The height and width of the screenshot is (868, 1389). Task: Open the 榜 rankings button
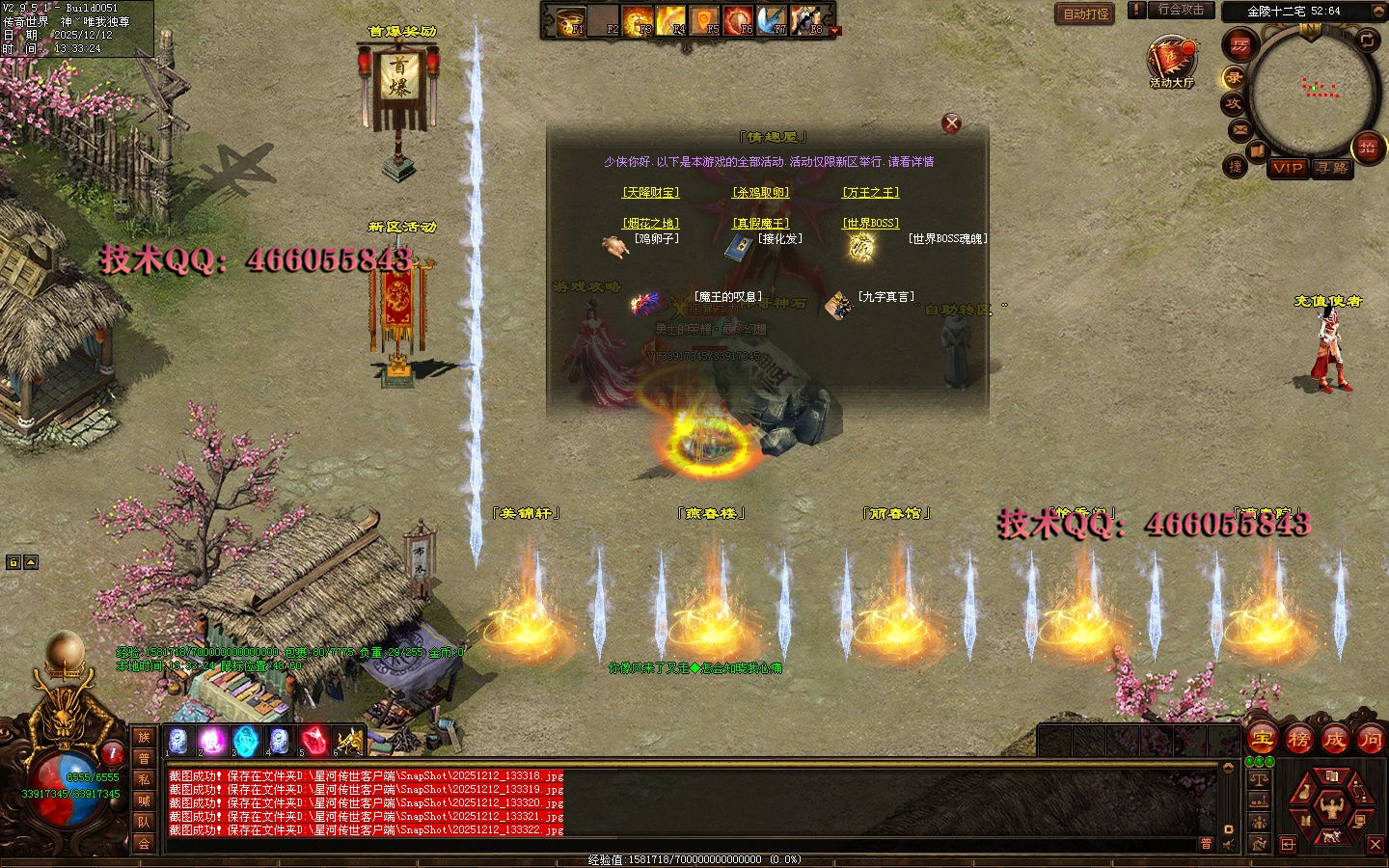click(x=1298, y=740)
